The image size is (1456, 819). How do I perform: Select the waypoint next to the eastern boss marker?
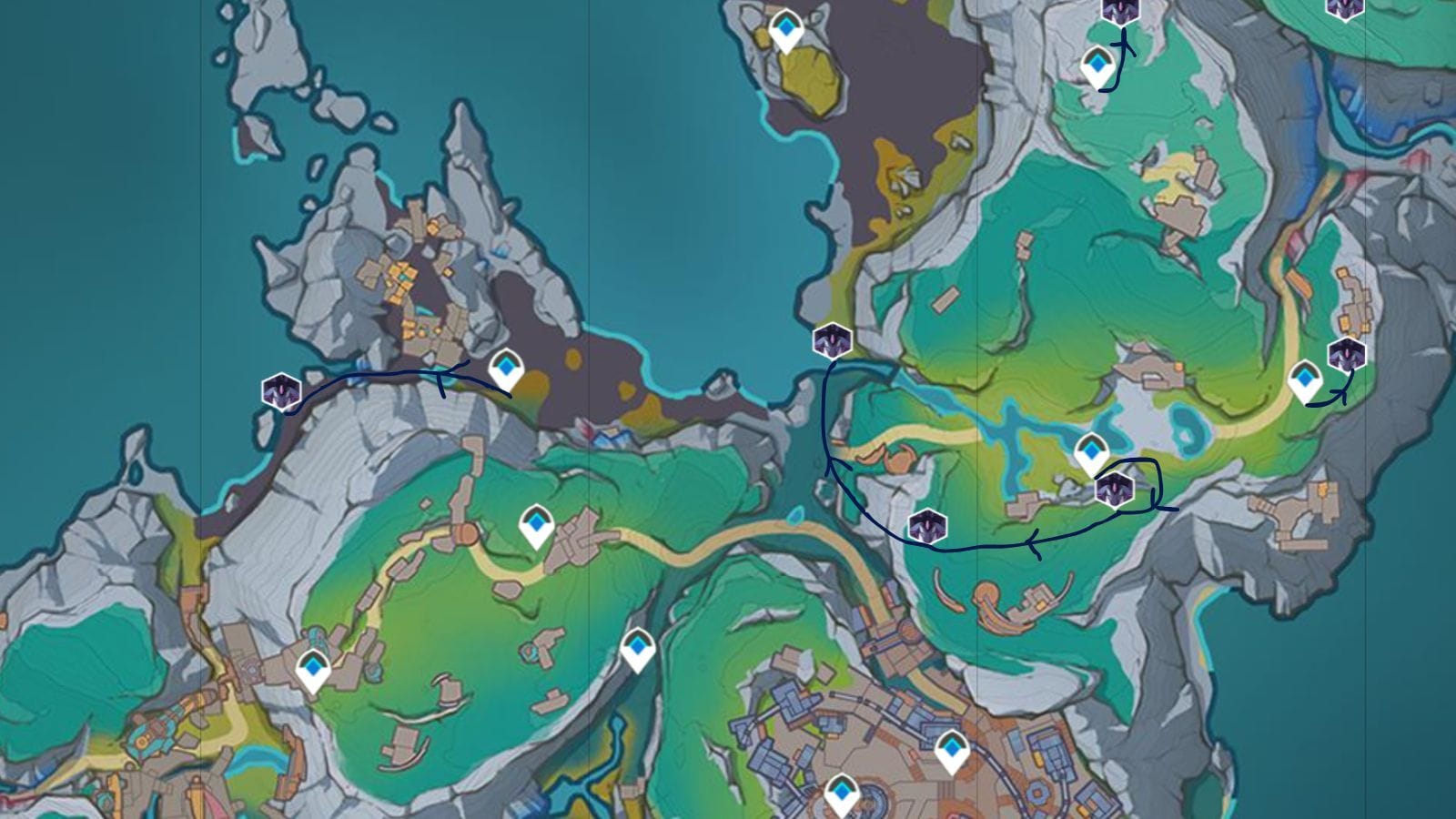1307,379
